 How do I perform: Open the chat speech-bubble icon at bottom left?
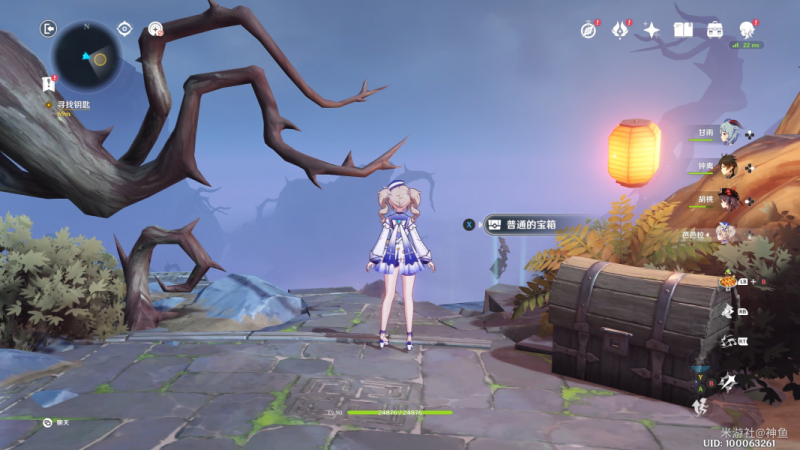47,423
